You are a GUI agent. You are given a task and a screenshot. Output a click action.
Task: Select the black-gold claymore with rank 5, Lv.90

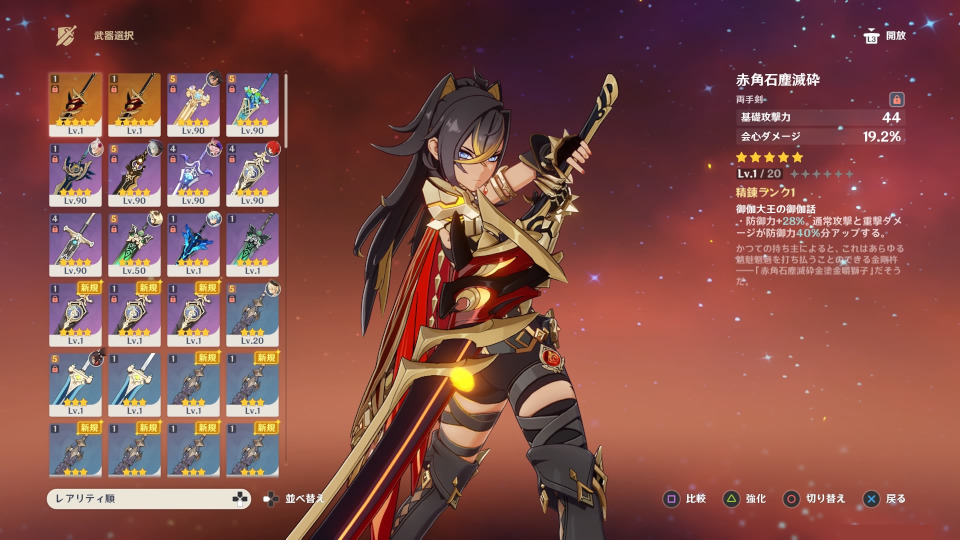134,174
